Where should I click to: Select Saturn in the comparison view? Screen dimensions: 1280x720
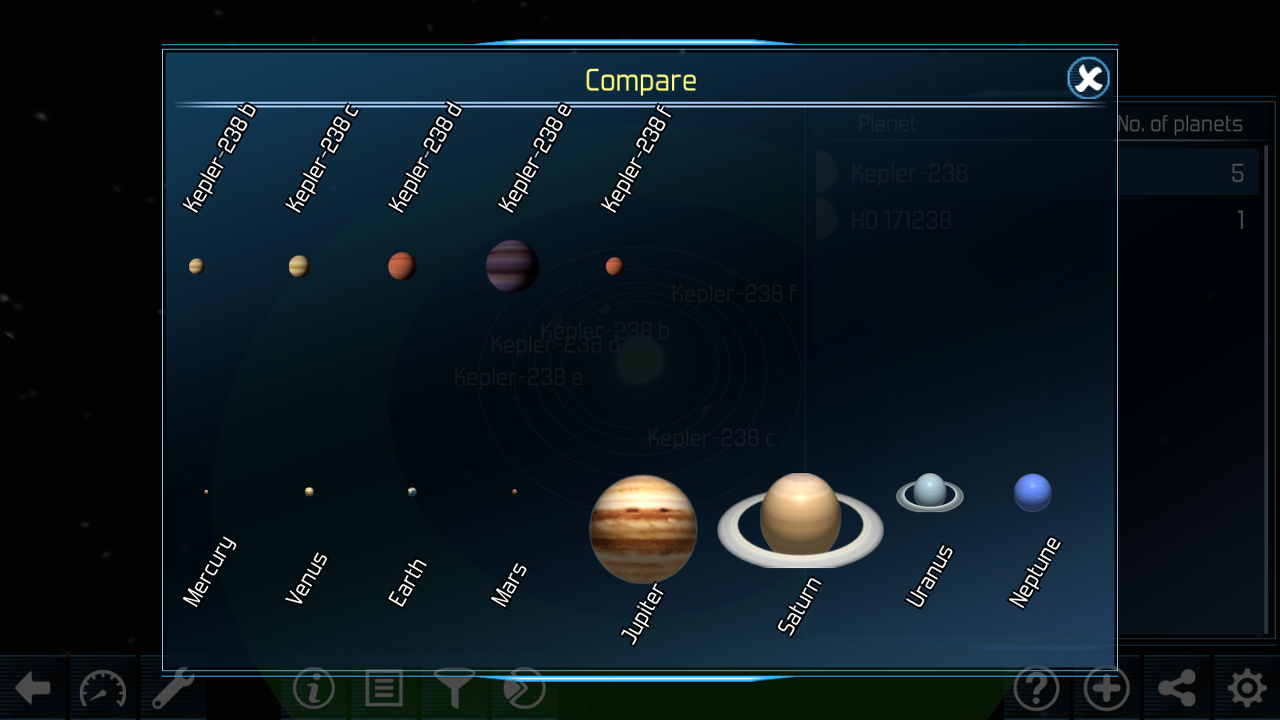(799, 518)
